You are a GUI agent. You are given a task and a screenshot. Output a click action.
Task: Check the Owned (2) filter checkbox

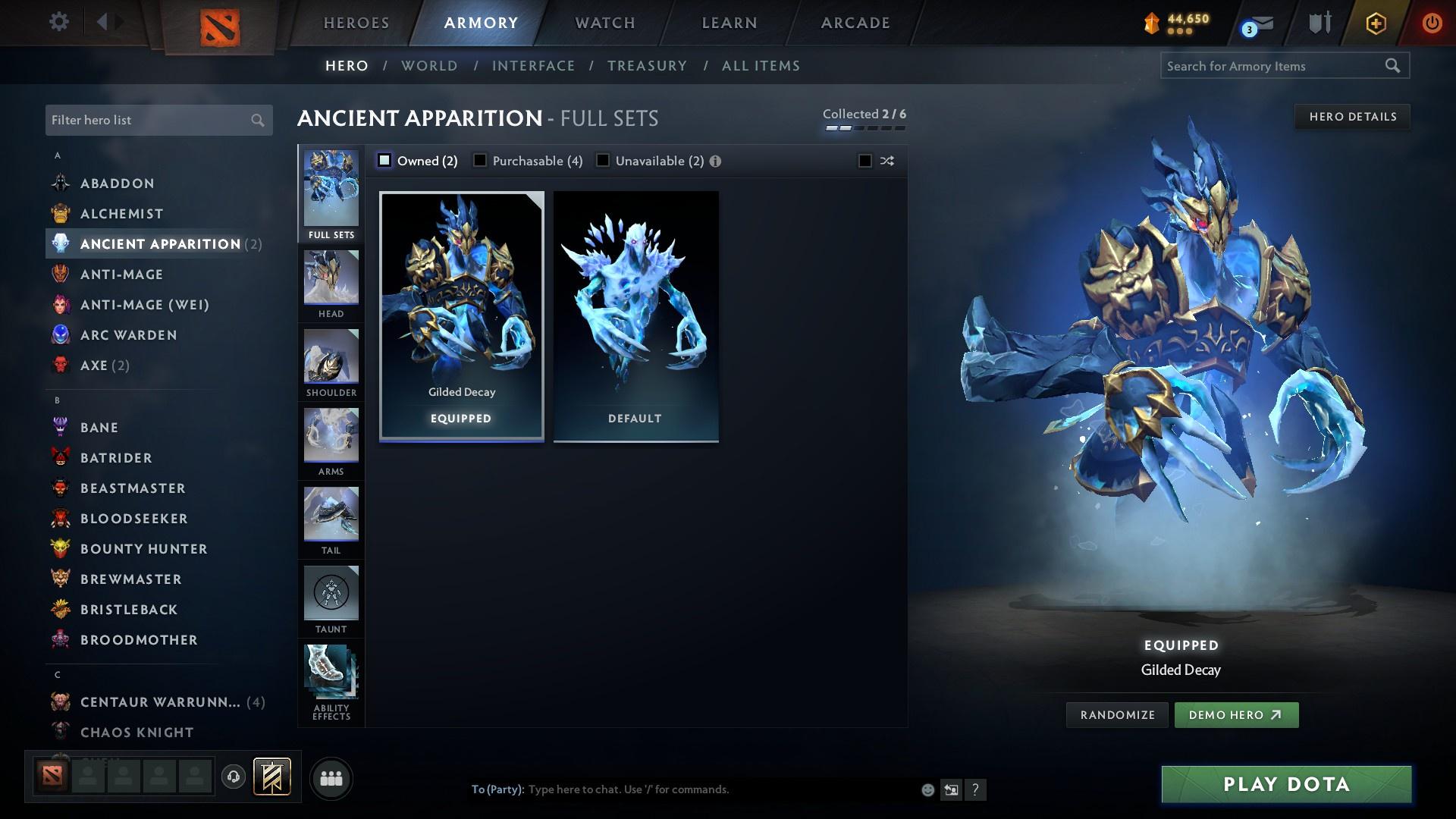[385, 160]
